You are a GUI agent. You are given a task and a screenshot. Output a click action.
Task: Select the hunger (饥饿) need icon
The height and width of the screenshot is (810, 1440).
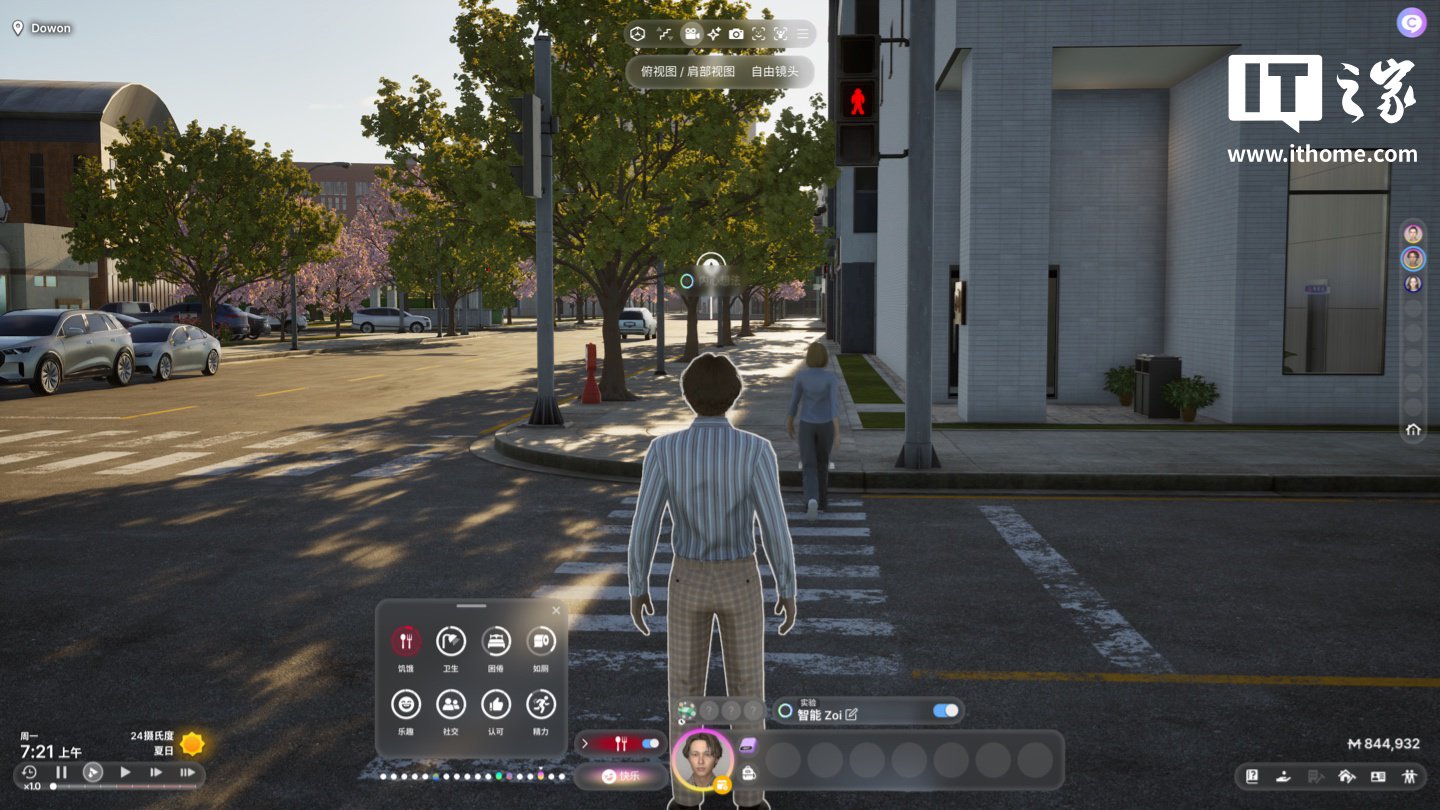(406, 640)
